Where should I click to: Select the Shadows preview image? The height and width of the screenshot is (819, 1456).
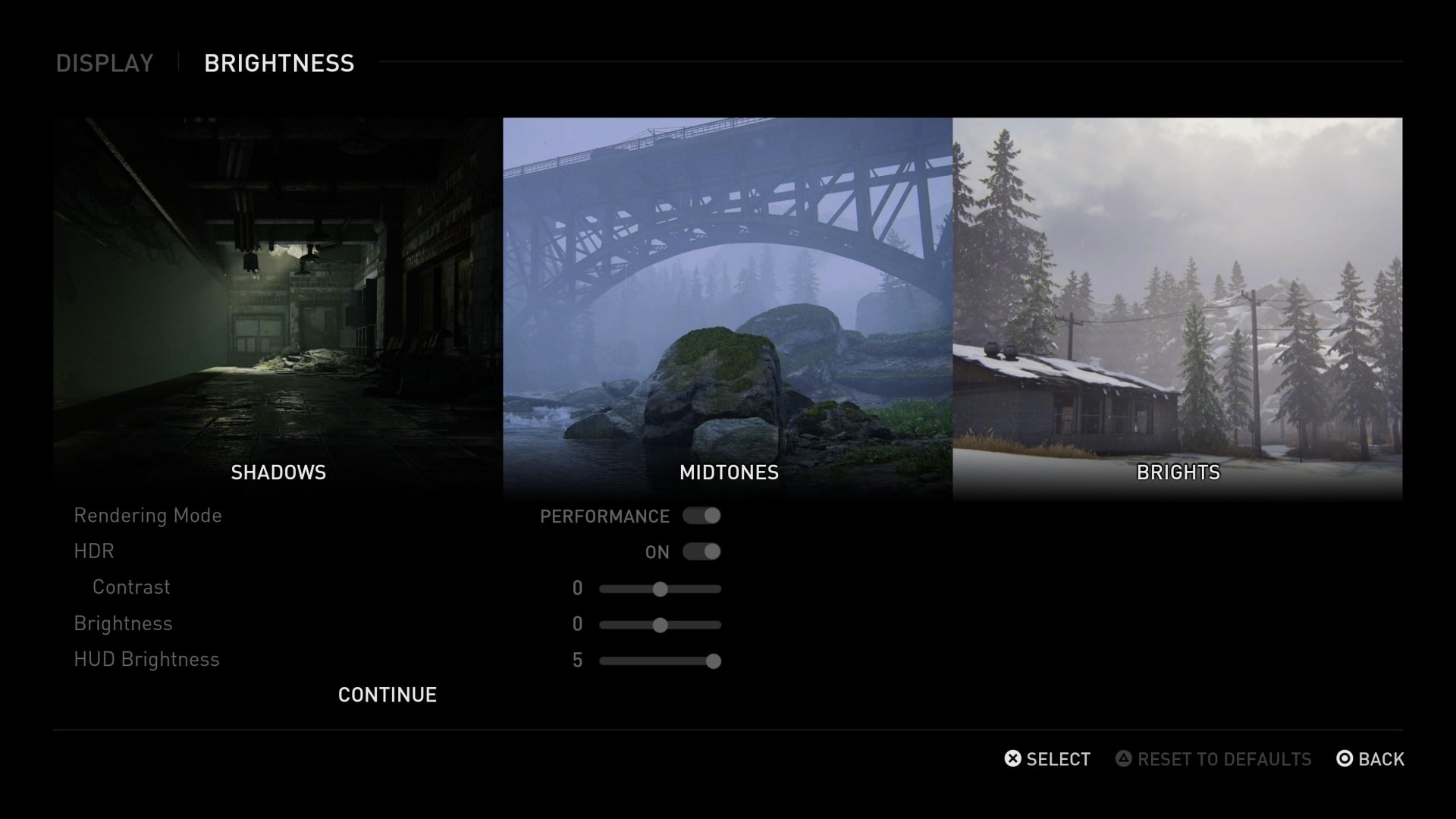(x=278, y=303)
